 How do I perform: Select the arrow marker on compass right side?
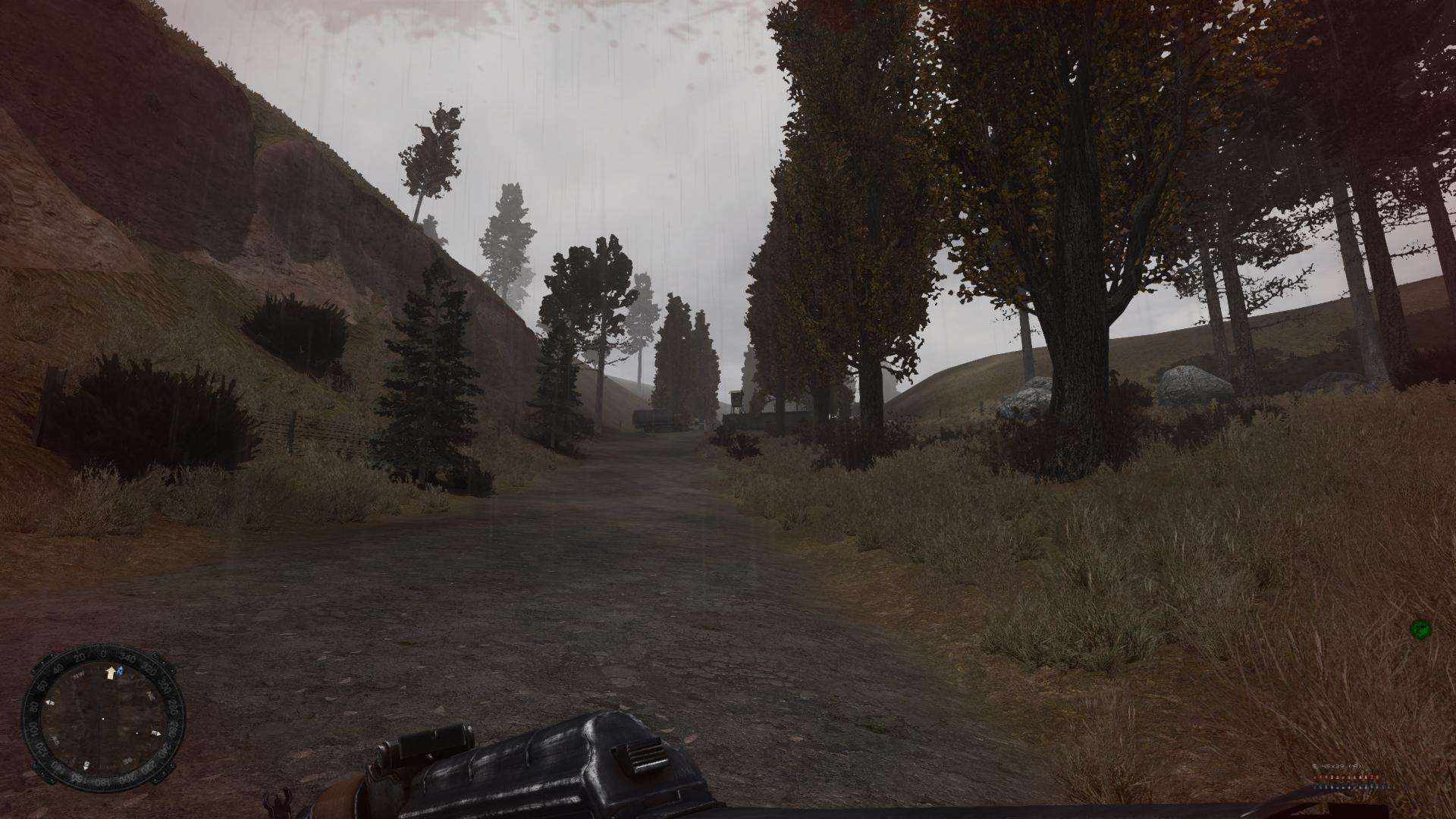[157, 733]
